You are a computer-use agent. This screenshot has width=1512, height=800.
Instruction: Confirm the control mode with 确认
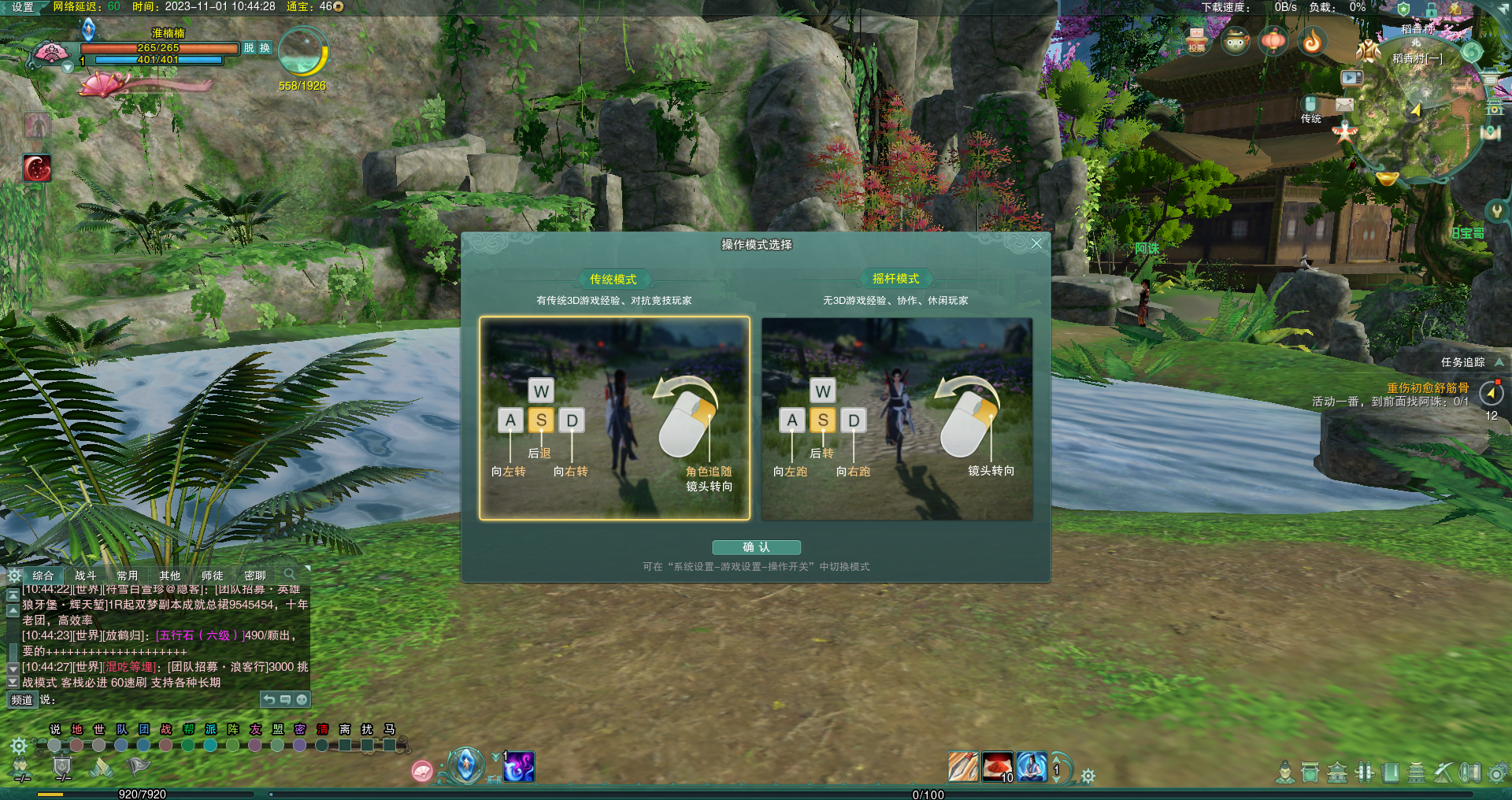click(756, 547)
